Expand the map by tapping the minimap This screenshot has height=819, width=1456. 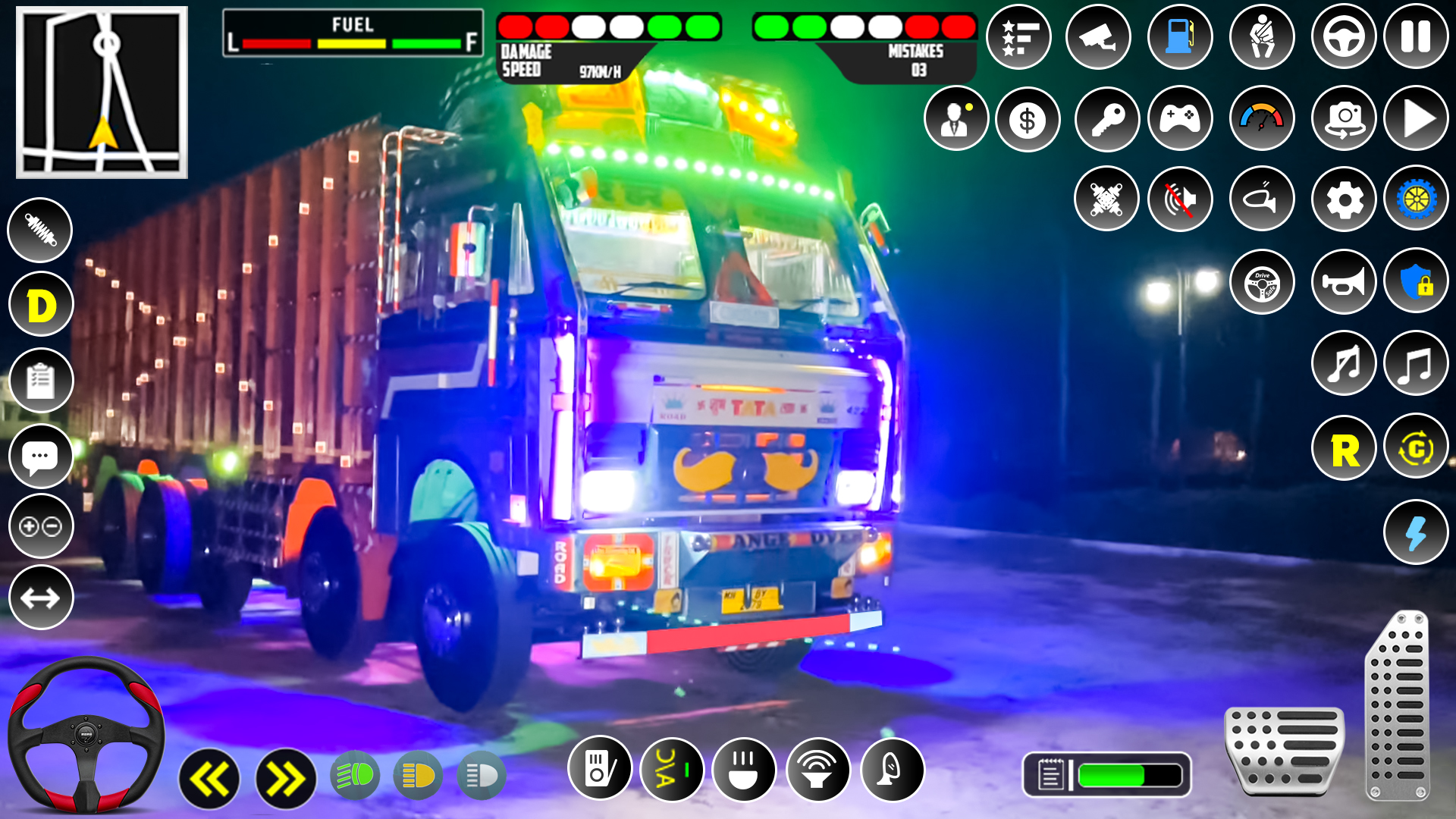102,91
